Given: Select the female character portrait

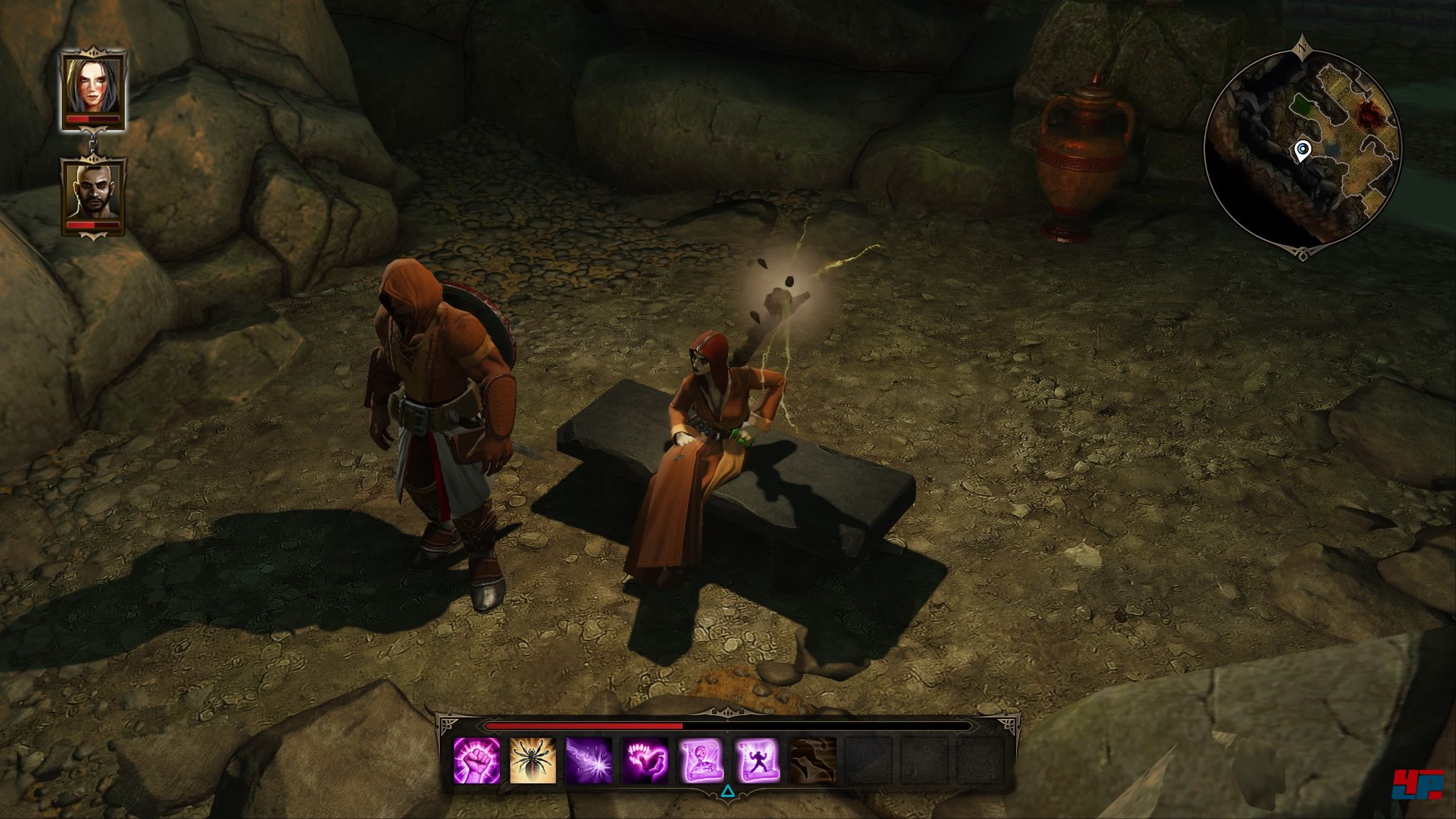Looking at the screenshot, I should 93,89.
